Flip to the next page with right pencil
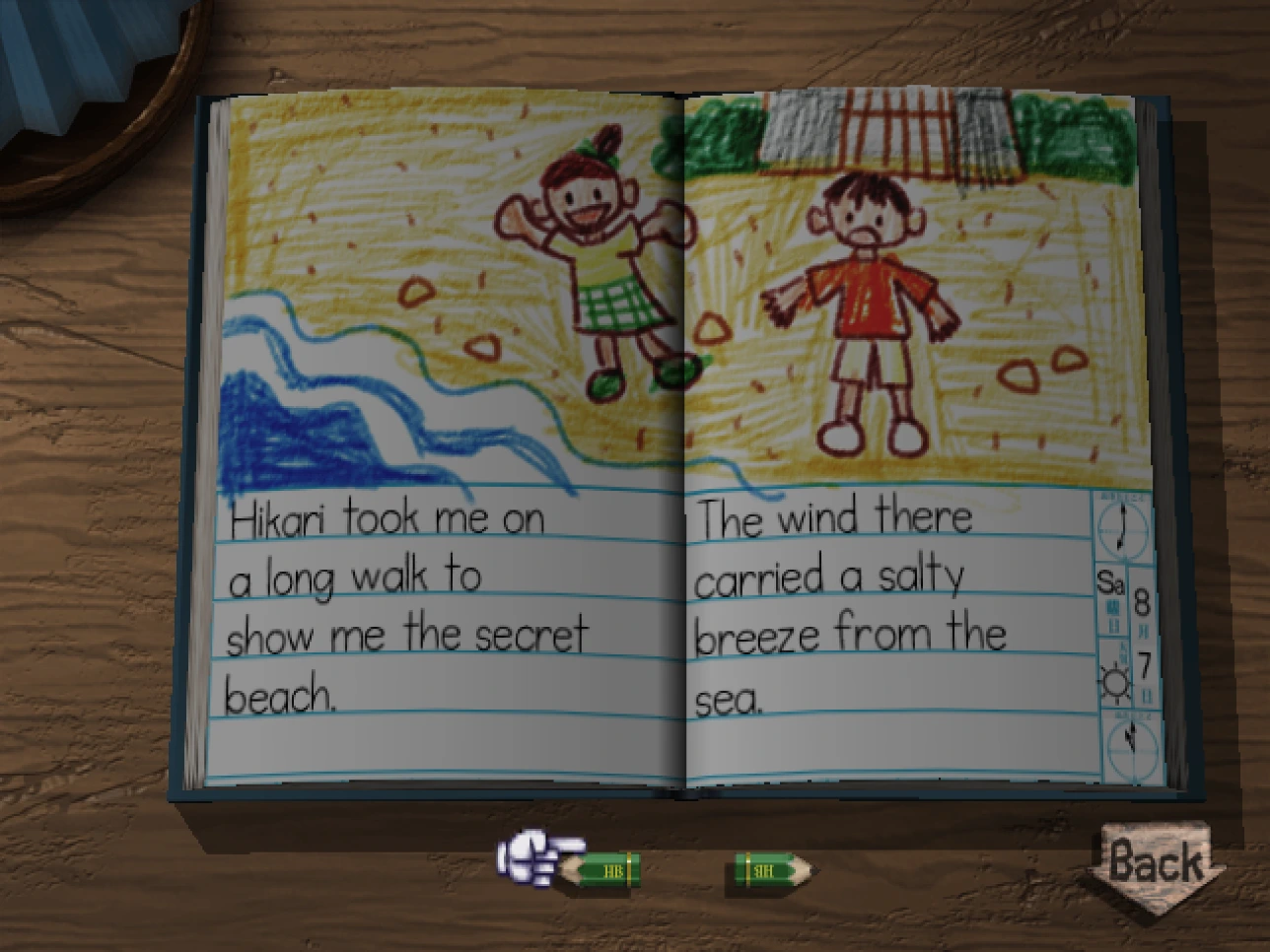The height and width of the screenshot is (952, 1270). 772,869
